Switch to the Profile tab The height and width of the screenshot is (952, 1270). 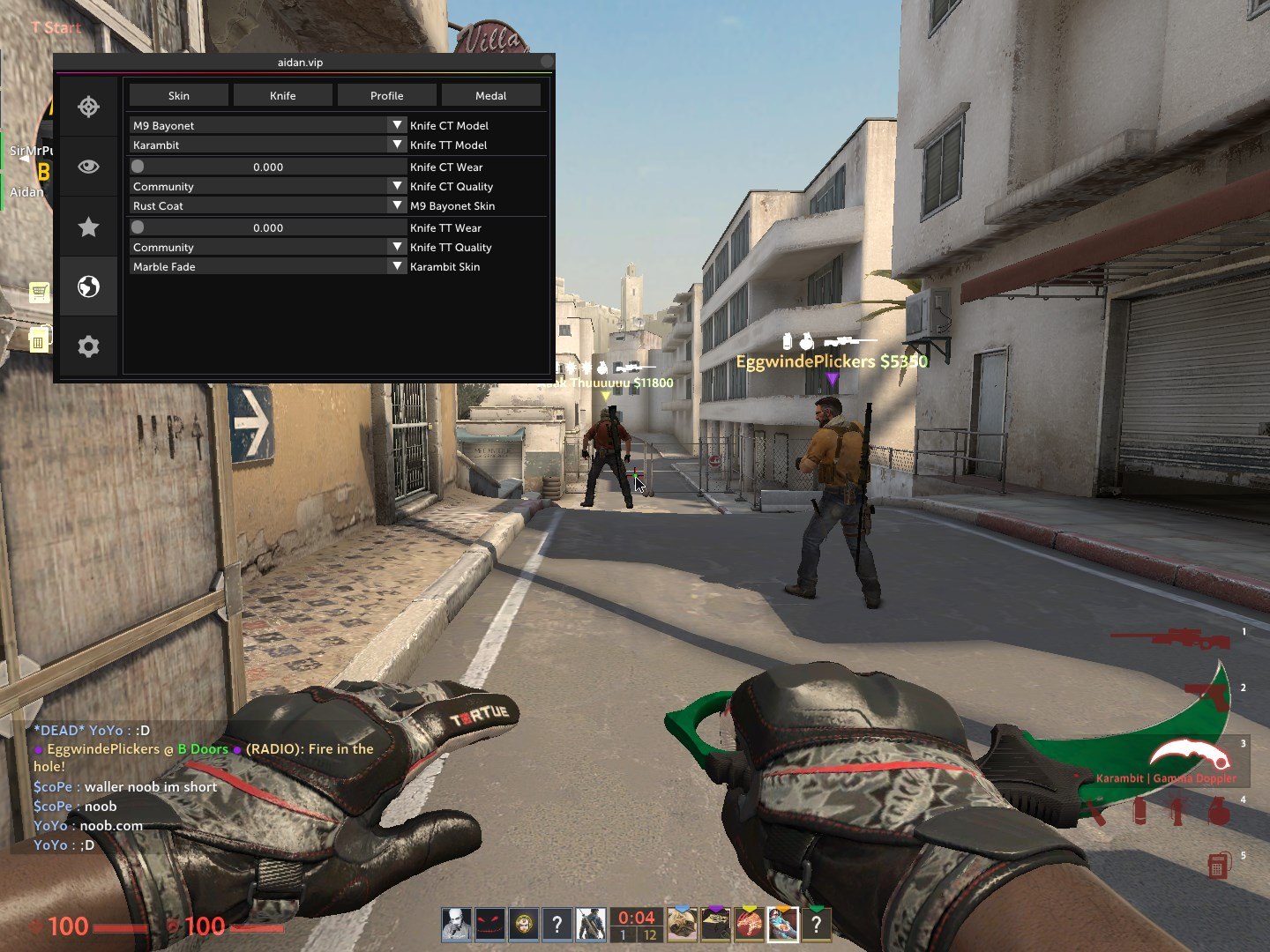click(x=386, y=94)
